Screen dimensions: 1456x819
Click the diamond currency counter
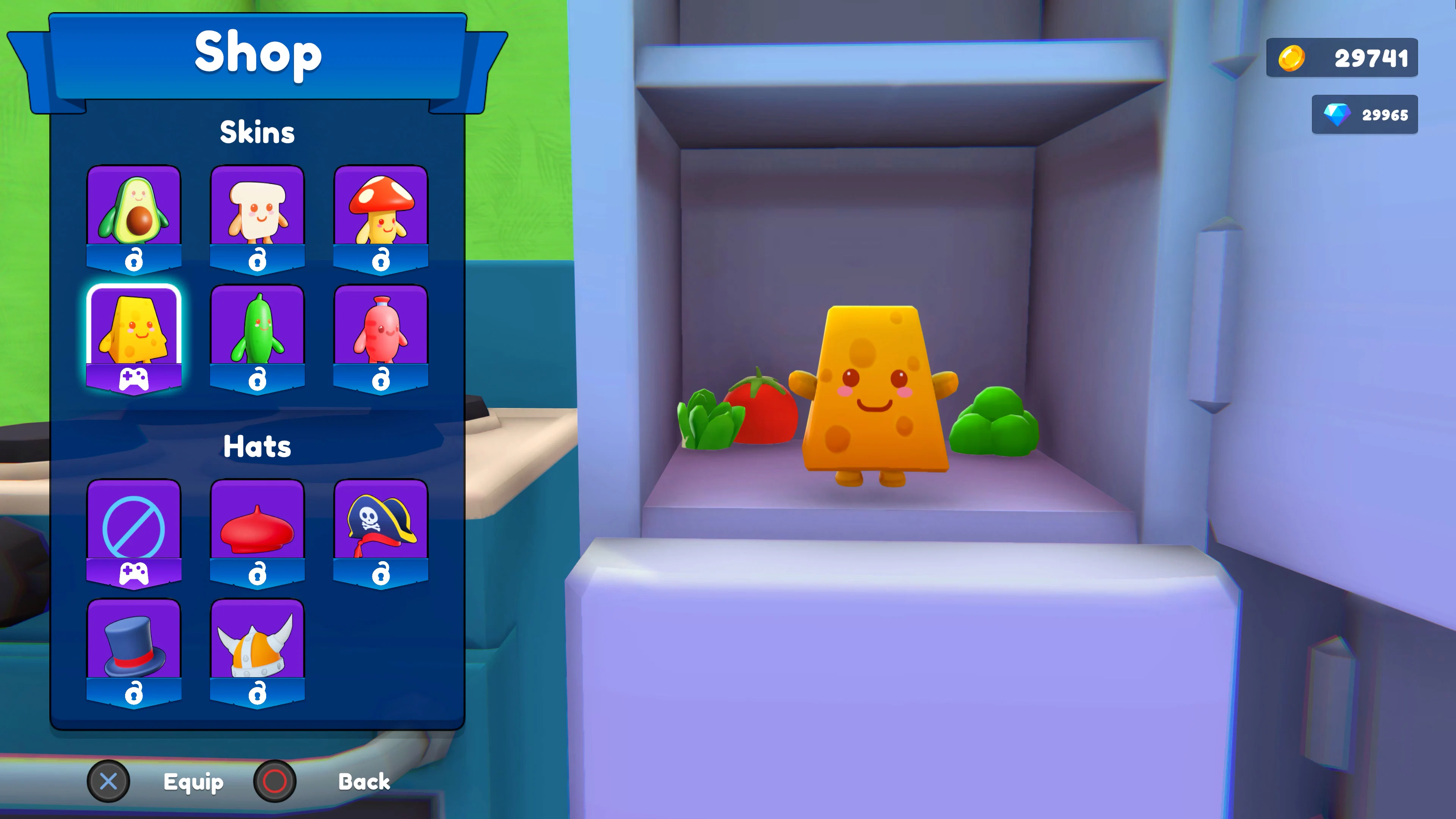pyautogui.click(x=1365, y=114)
